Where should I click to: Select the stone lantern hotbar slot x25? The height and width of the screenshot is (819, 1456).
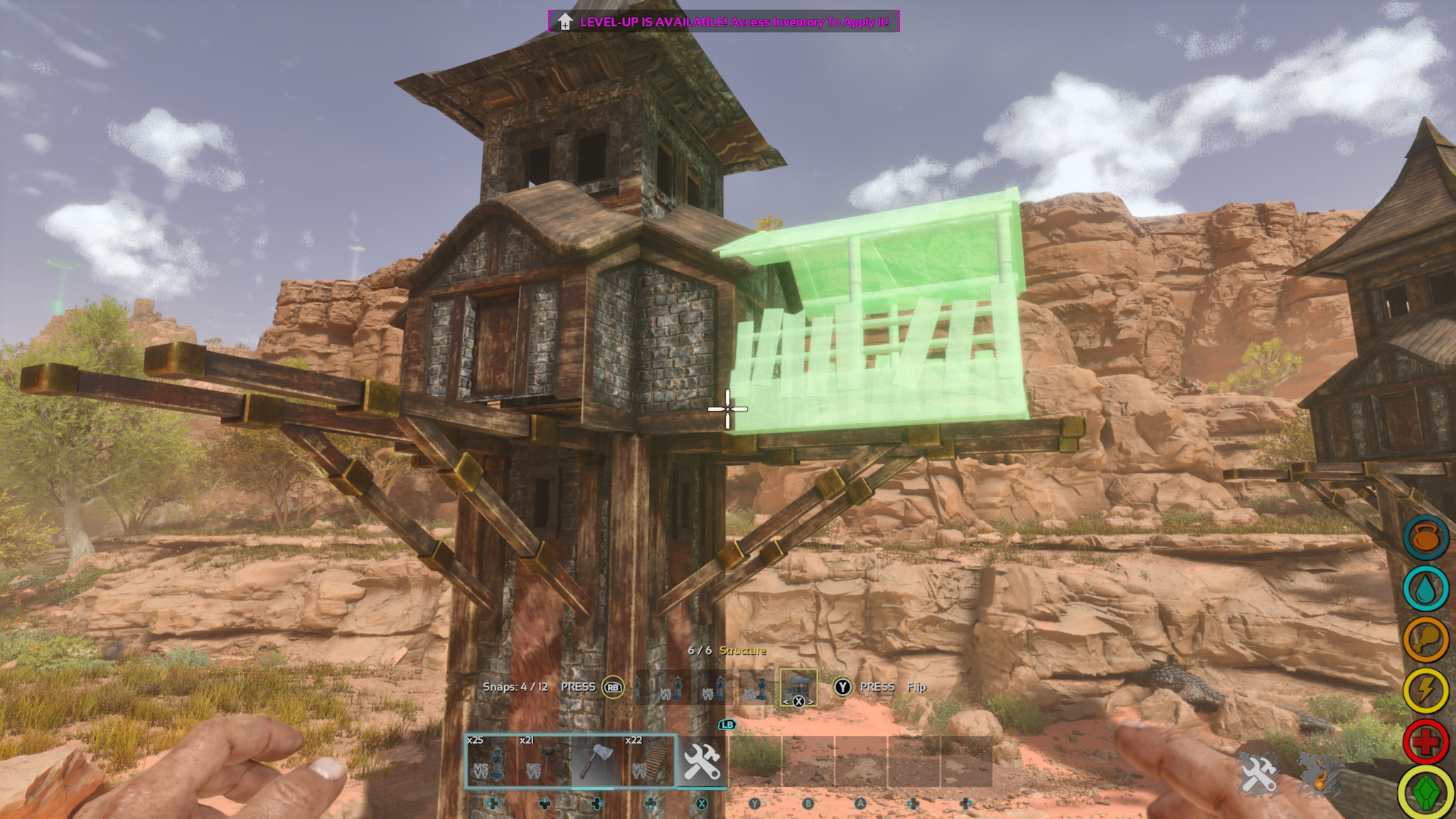[492, 761]
